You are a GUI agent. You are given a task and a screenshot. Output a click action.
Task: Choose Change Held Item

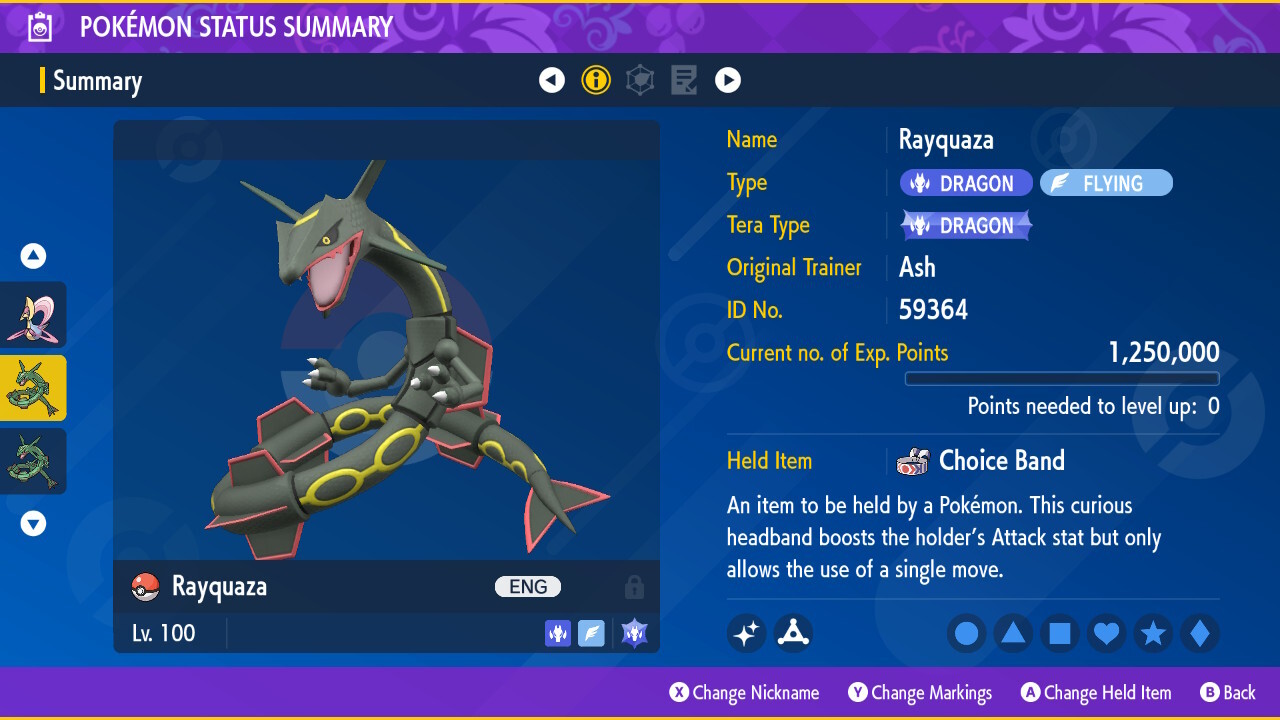point(1096,693)
